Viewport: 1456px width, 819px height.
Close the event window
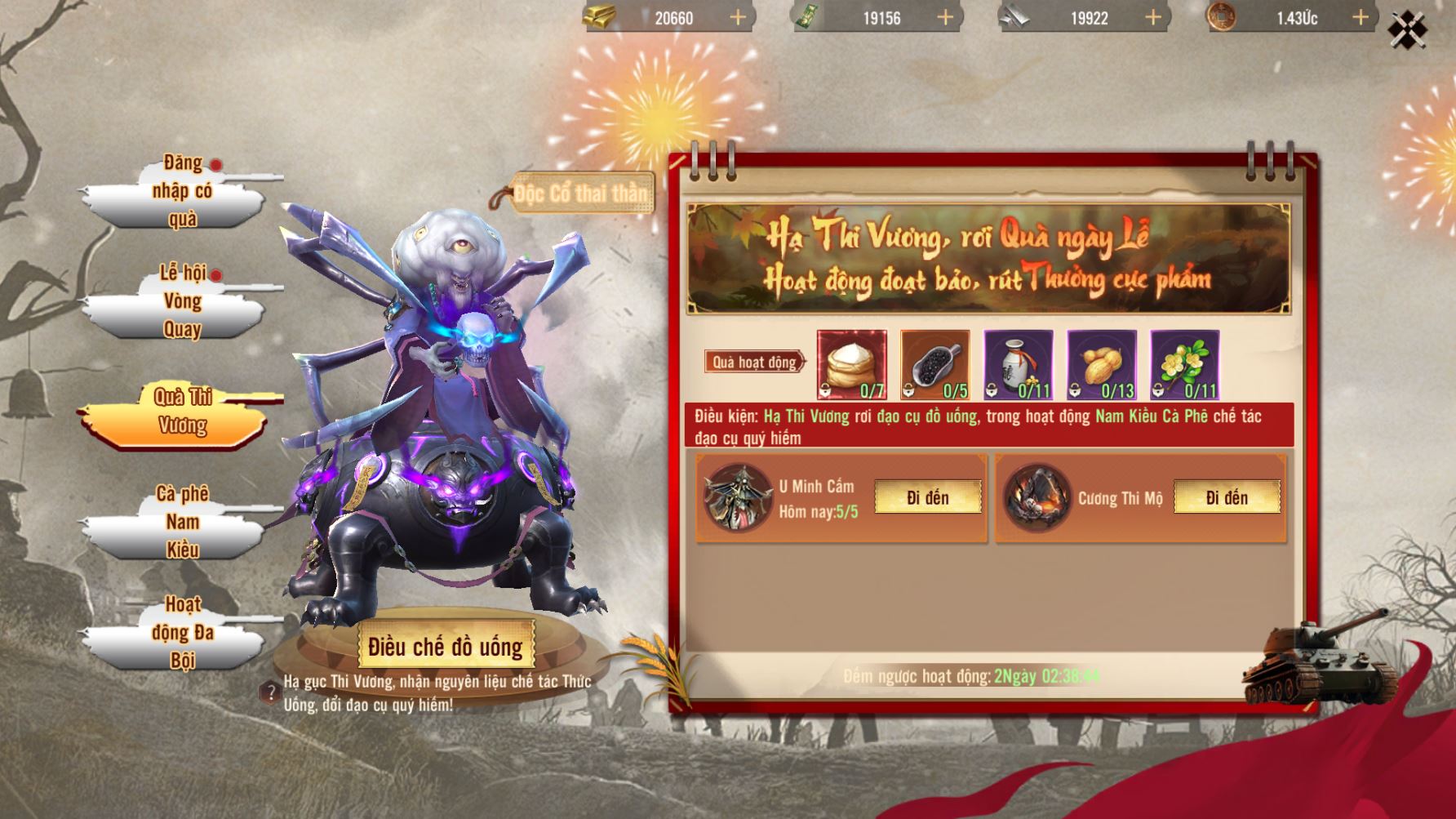(1408, 30)
